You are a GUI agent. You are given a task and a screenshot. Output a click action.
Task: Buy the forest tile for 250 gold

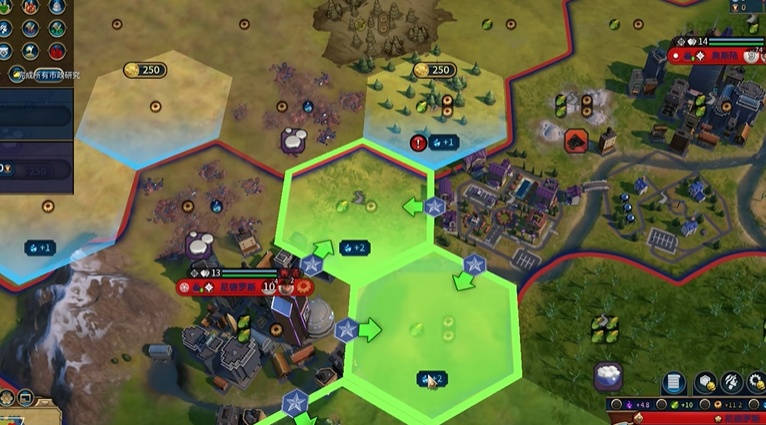tap(435, 71)
